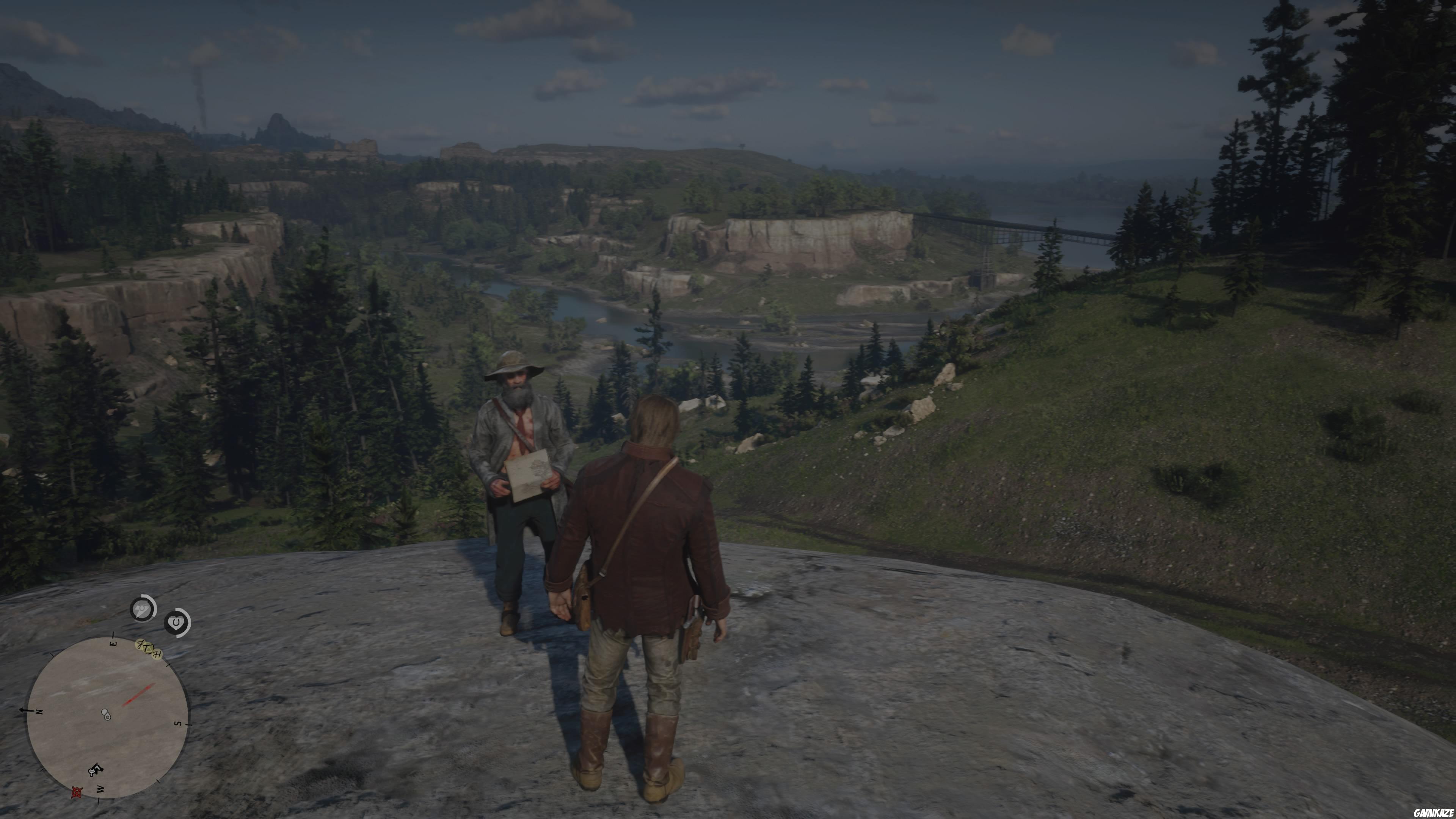Click the Health core heart icon
The height and width of the screenshot is (819, 1456).
click(177, 623)
